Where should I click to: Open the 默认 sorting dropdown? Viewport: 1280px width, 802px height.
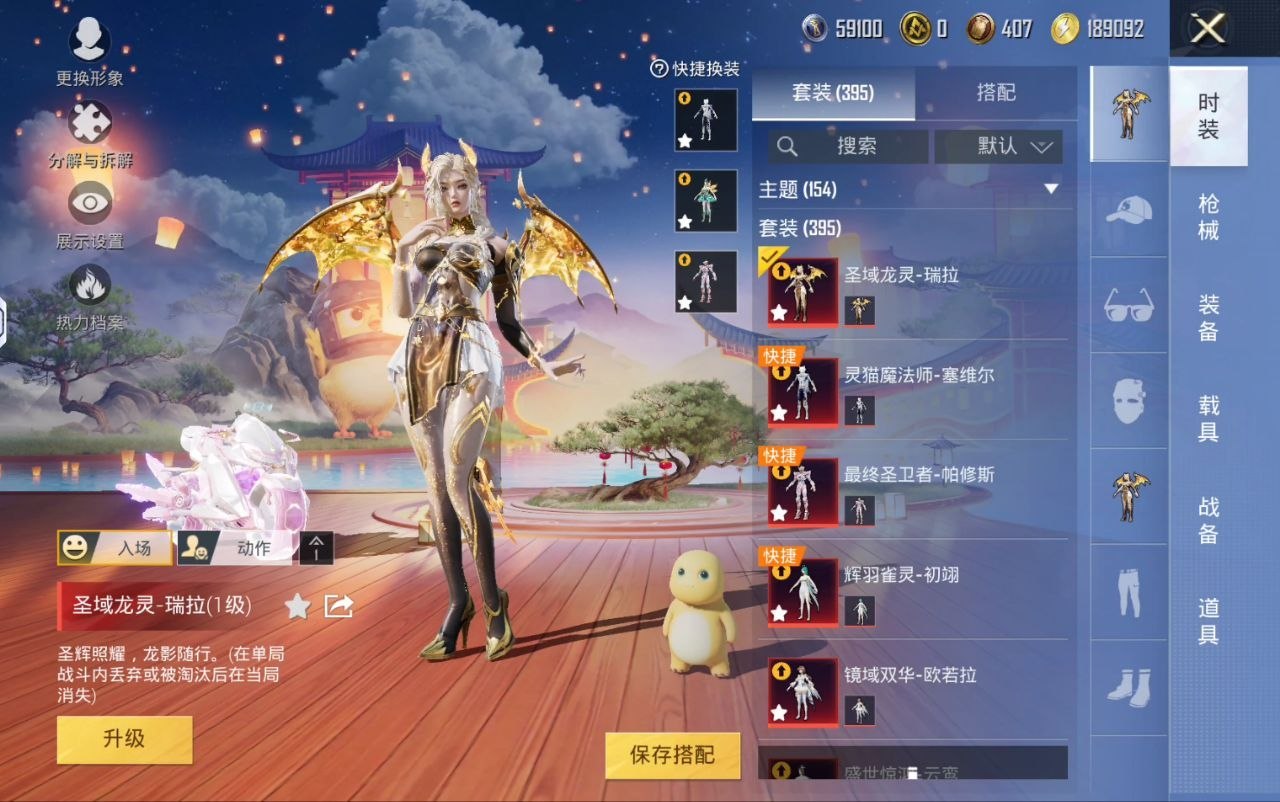tap(997, 146)
